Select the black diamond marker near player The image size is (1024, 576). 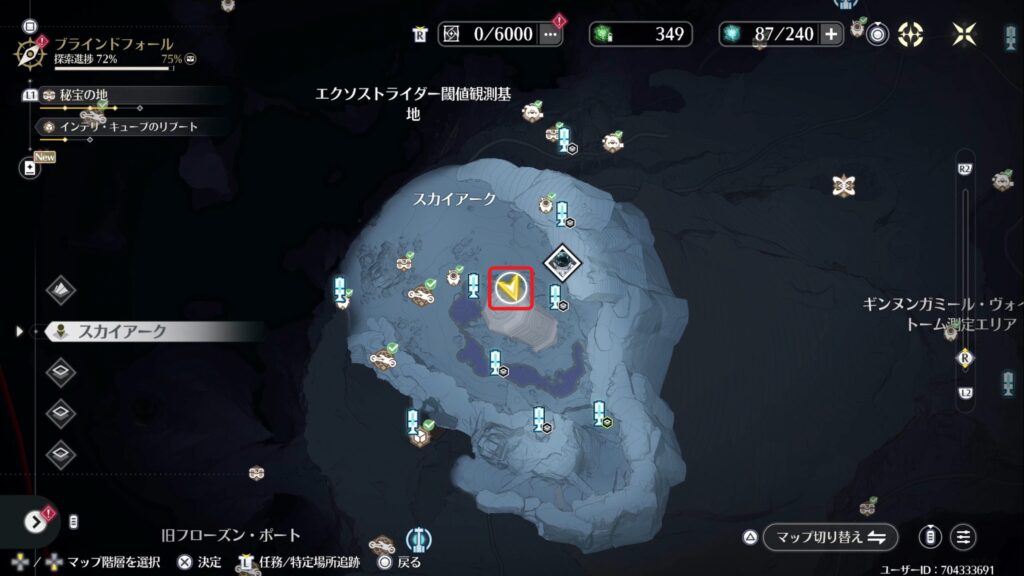[x=561, y=261]
